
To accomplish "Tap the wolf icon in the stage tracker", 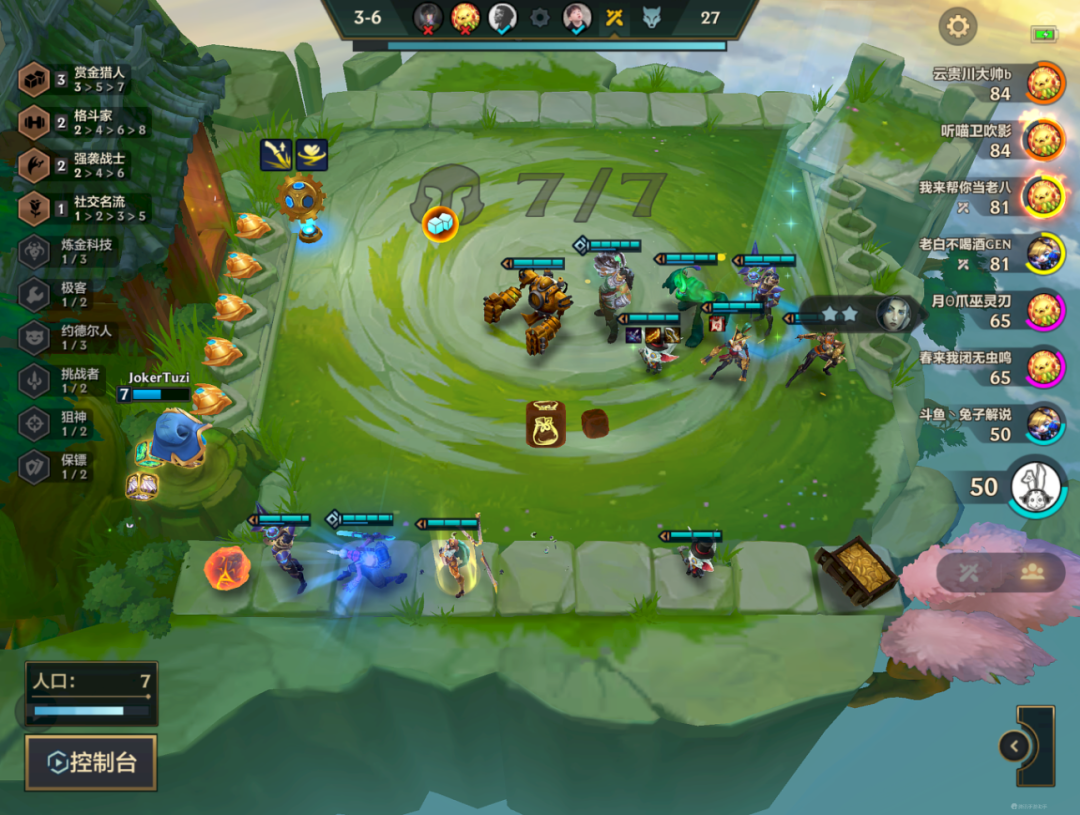I will coord(652,17).
